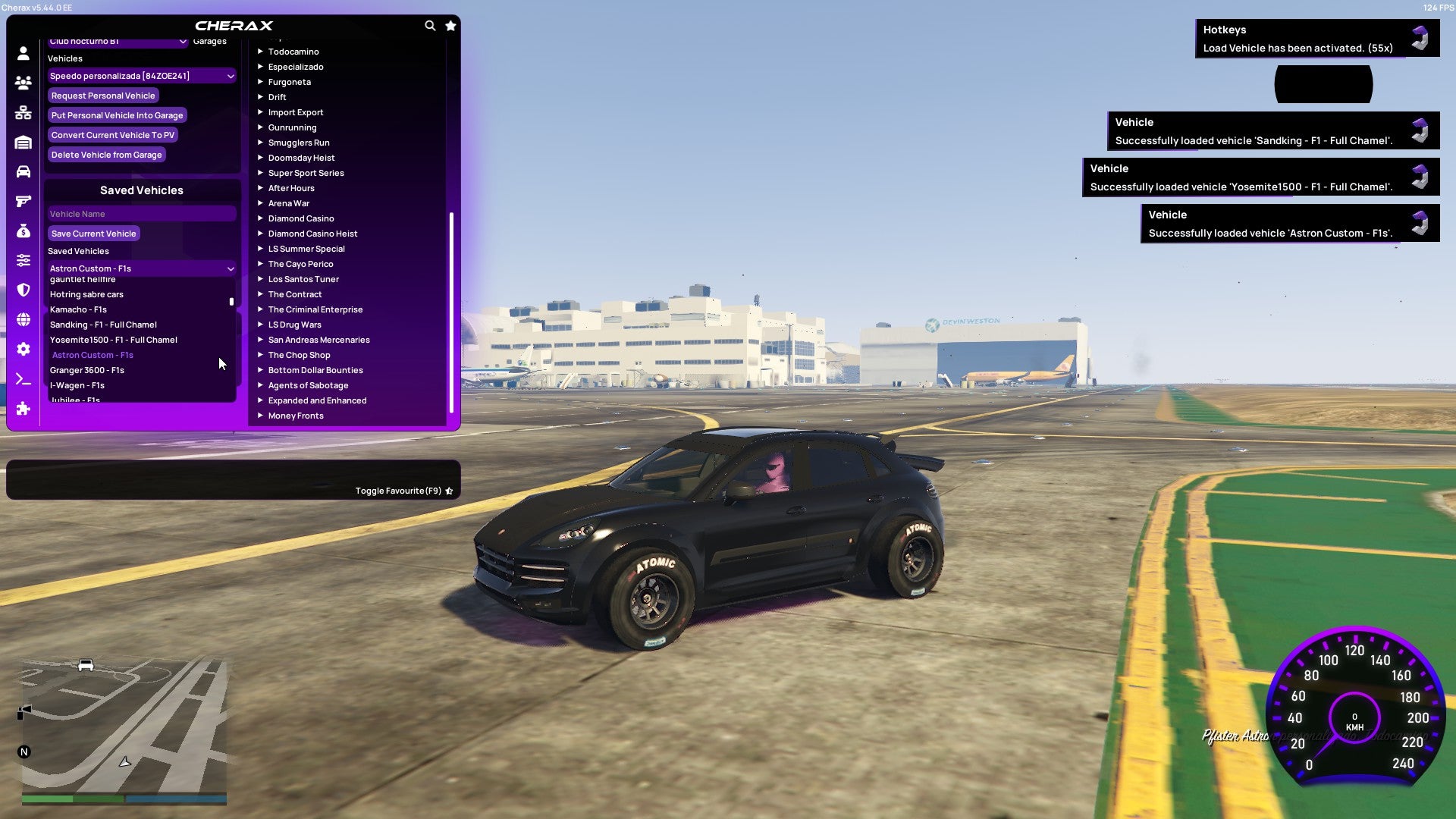This screenshot has height=819, width=1456.
Task: Open the Astron Custom saved vehicles dropdown
Action: pyautogui.click(x=141, y=268)
